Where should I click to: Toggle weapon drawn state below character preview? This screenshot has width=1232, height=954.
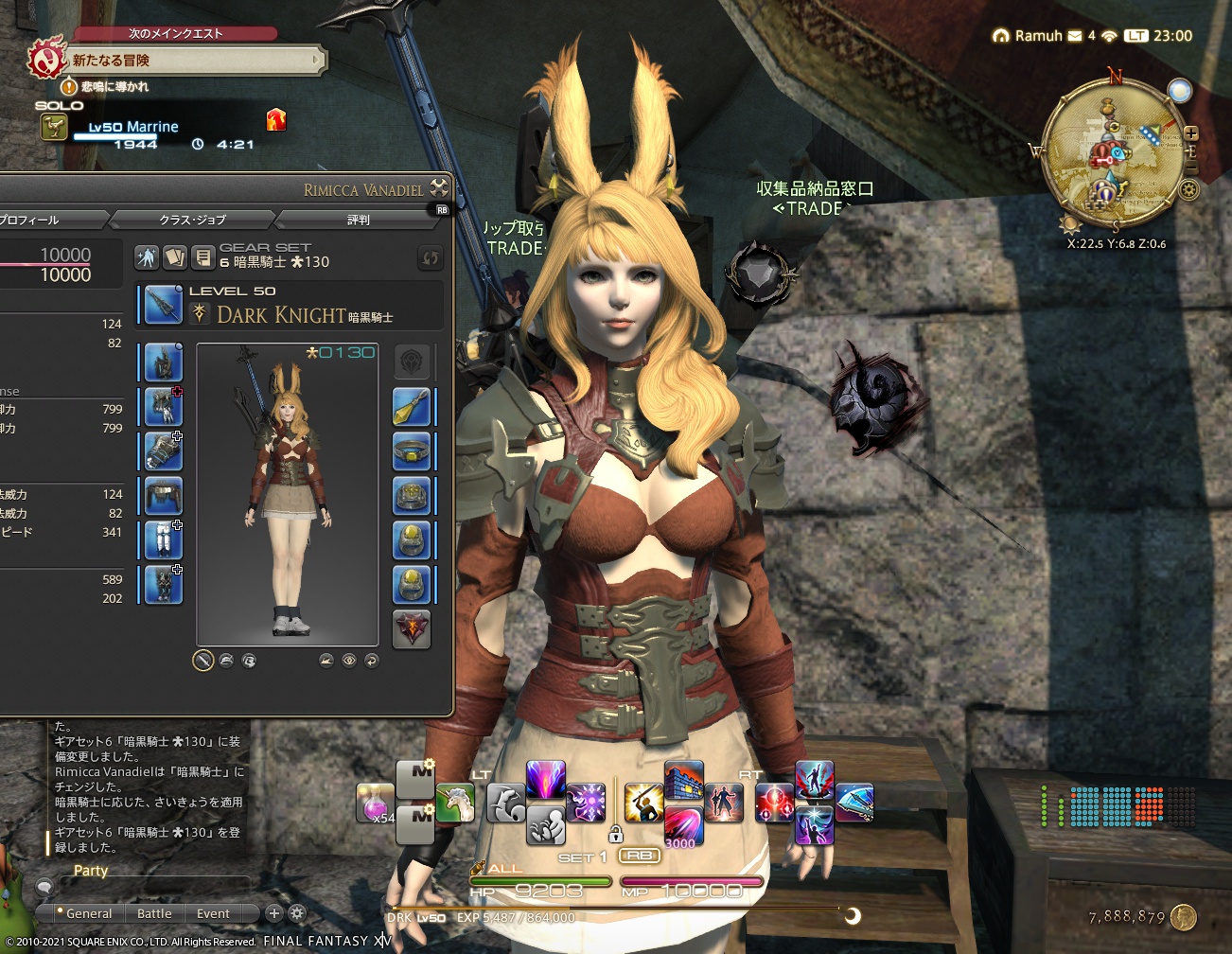[203, 661]
